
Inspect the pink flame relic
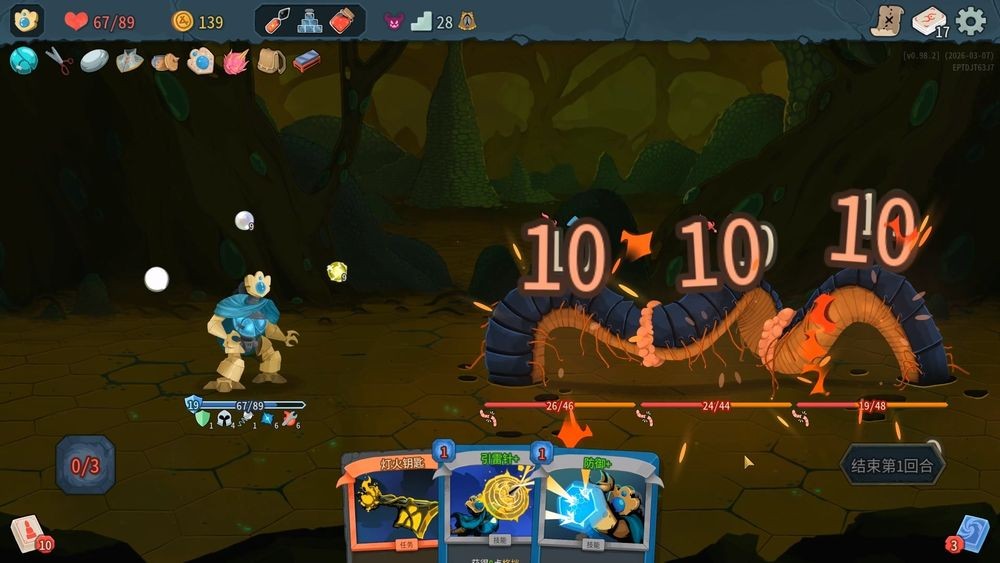236,61
